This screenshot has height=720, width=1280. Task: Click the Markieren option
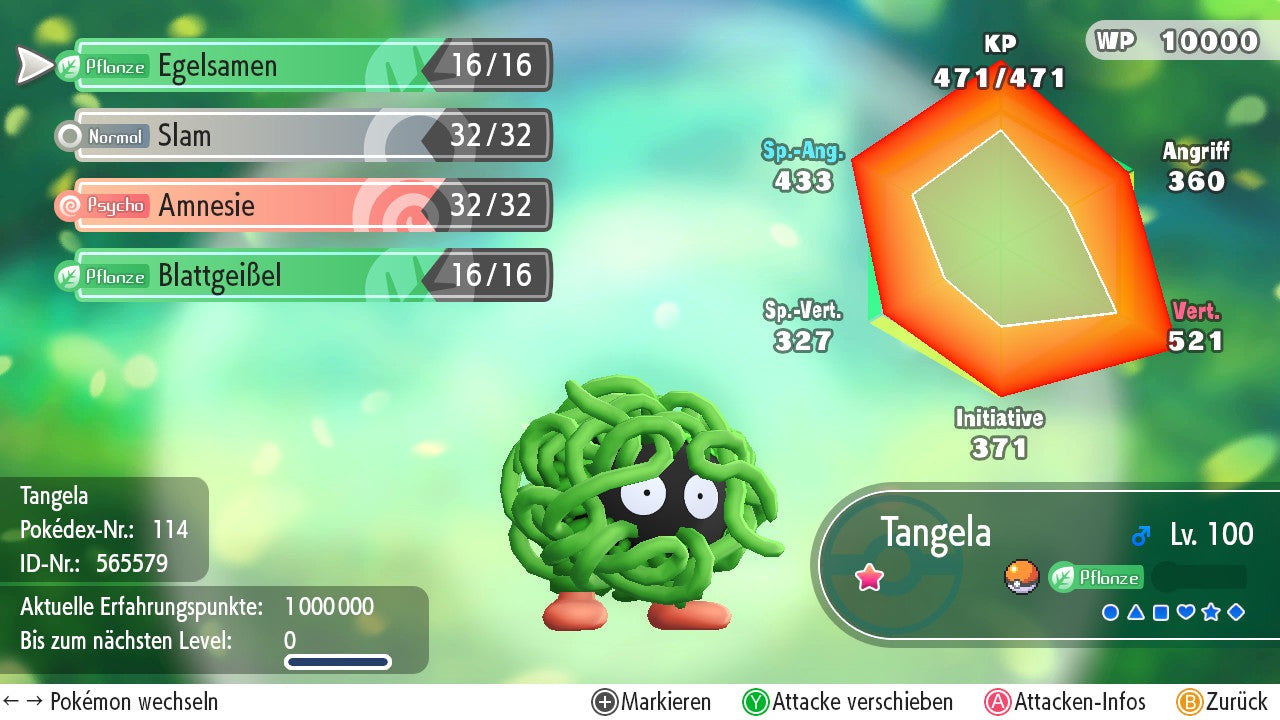(651, 702)
